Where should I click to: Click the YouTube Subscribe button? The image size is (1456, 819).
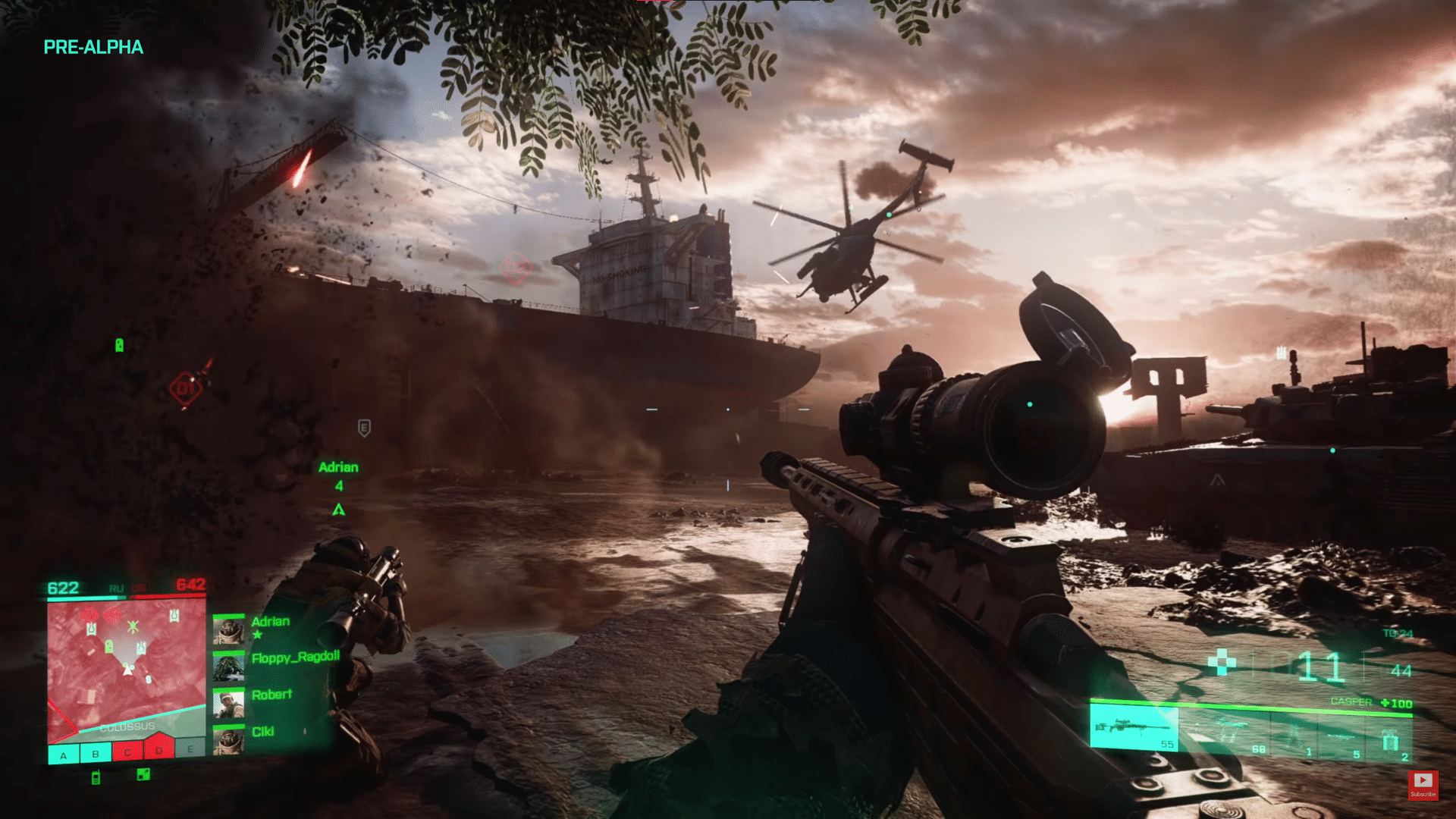(x=1423, y=784)
